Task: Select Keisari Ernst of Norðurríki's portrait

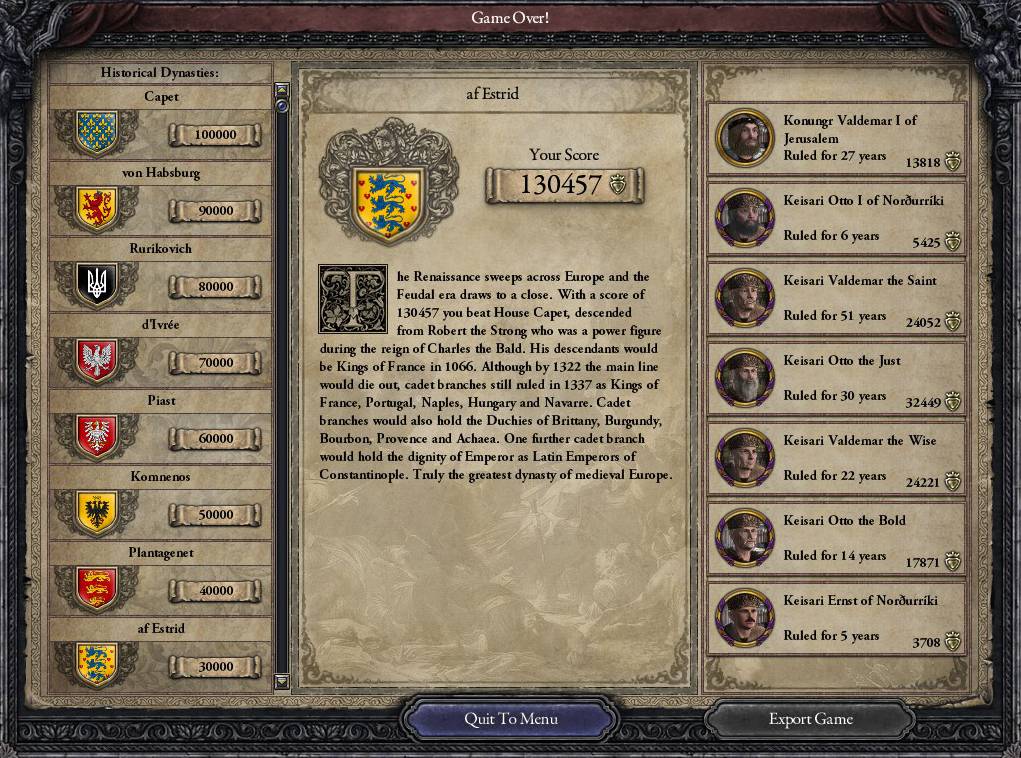Action: [x=745, y=618]
